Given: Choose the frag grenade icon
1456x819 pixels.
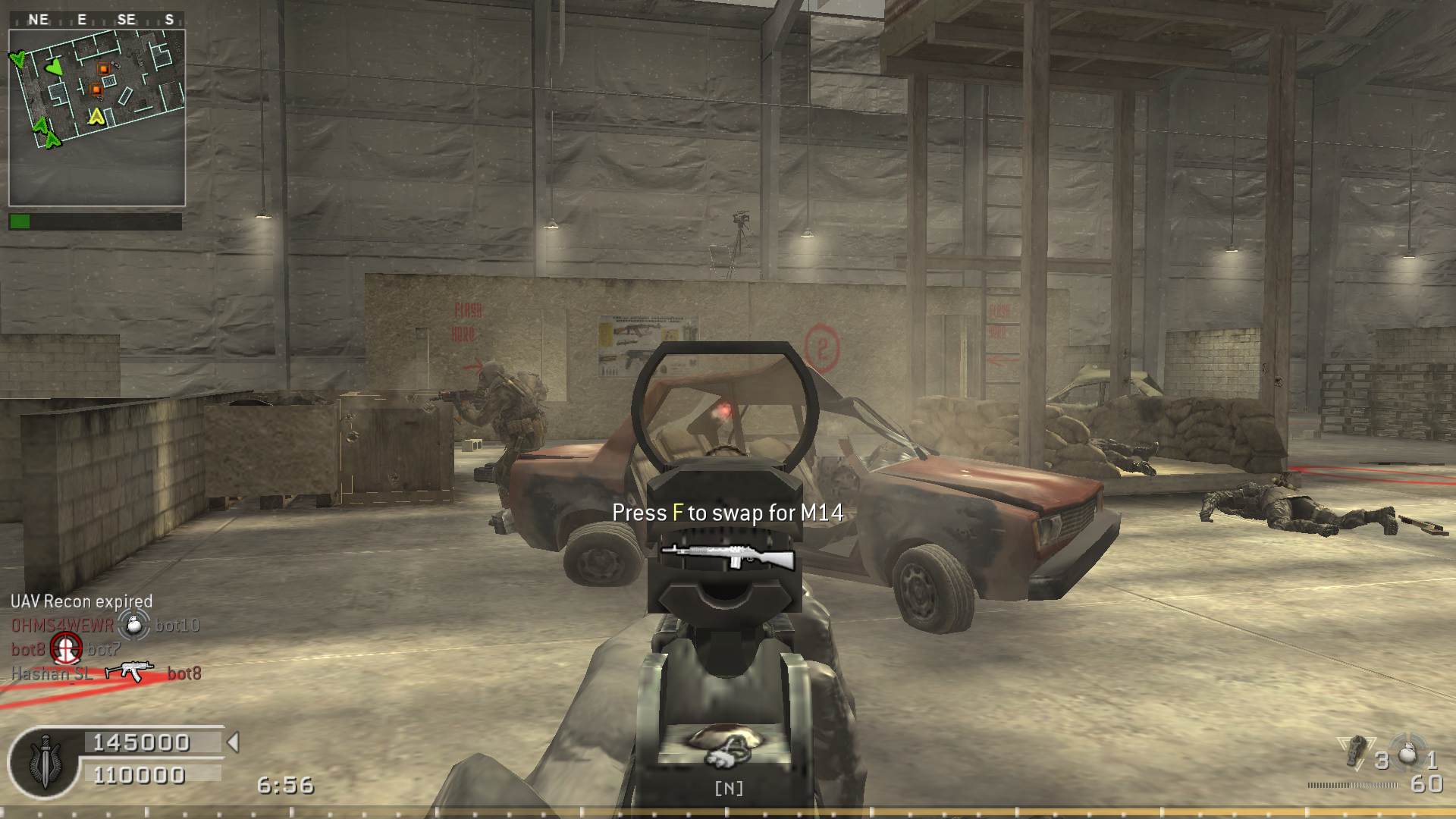Looking at the screenshot, I should [x=1407, y=753].
